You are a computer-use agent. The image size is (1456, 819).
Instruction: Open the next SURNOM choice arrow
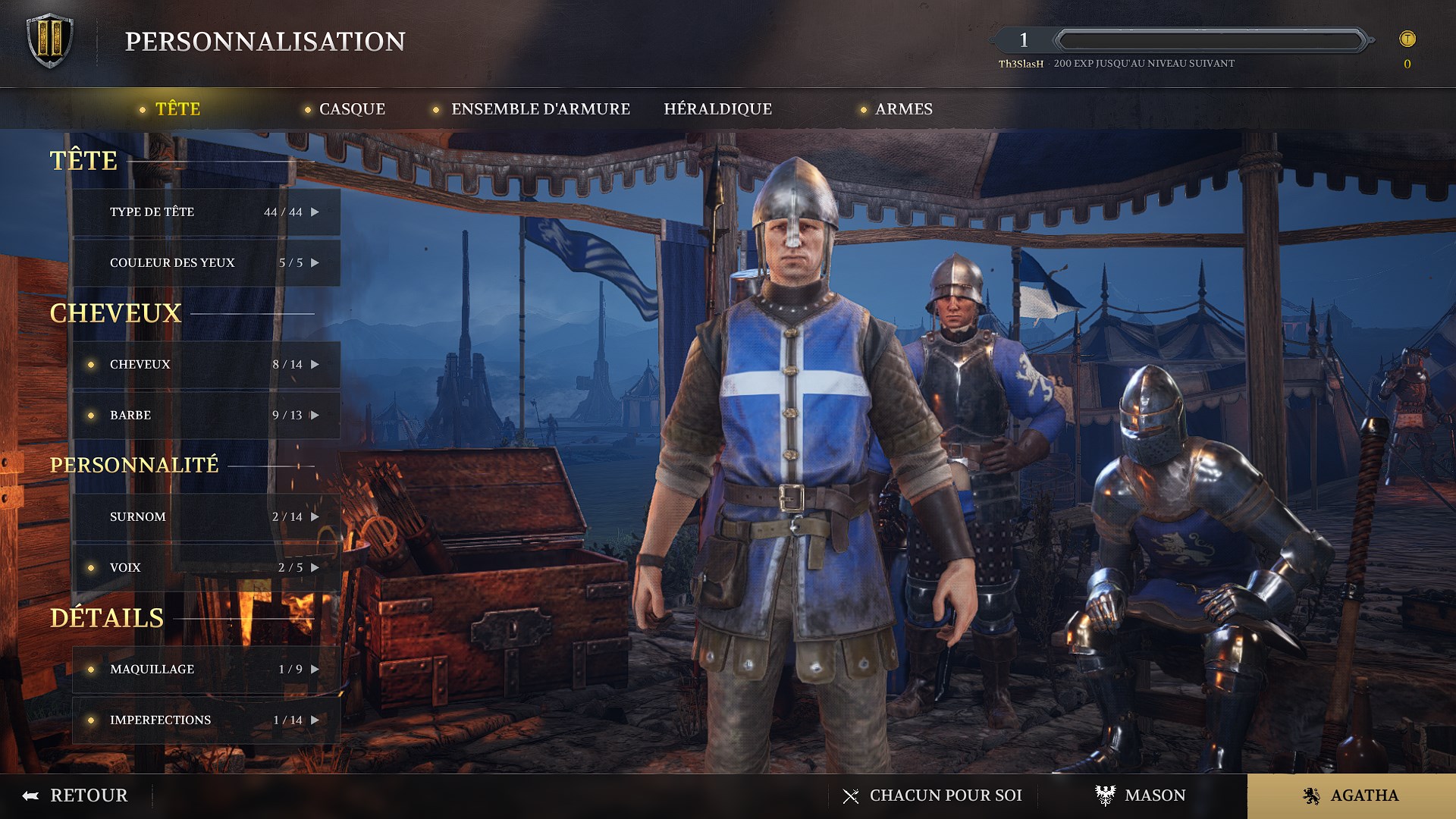tap(314, 517)
